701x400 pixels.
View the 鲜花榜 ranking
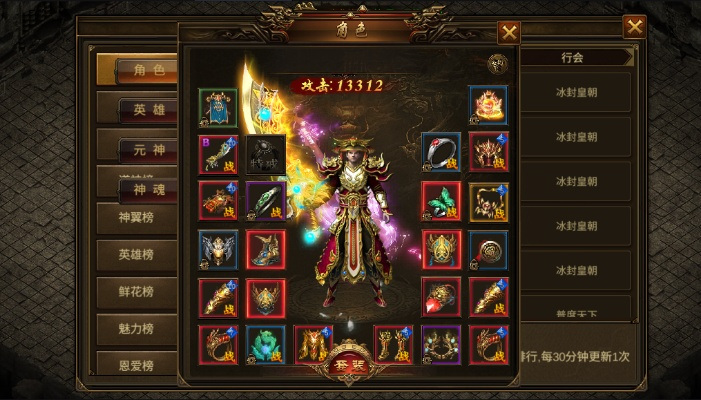point(138,292)
